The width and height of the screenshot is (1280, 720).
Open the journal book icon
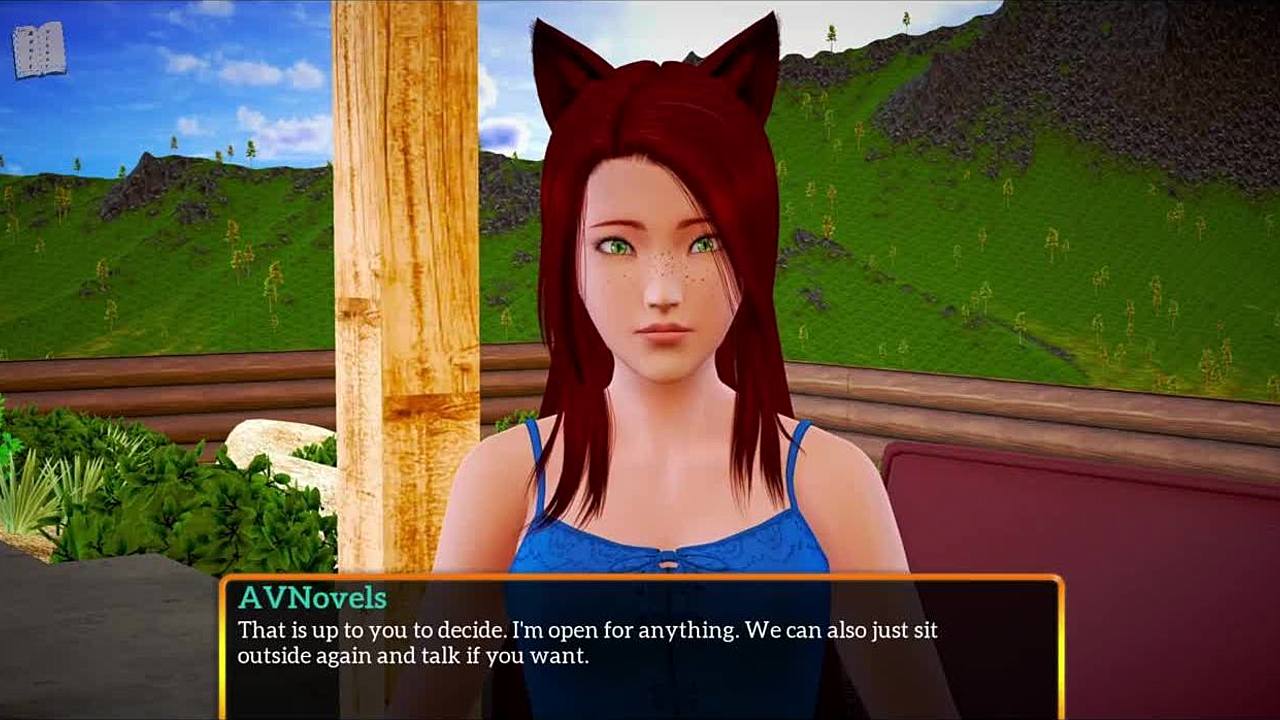pyautogui.click(x=39, y=50)
